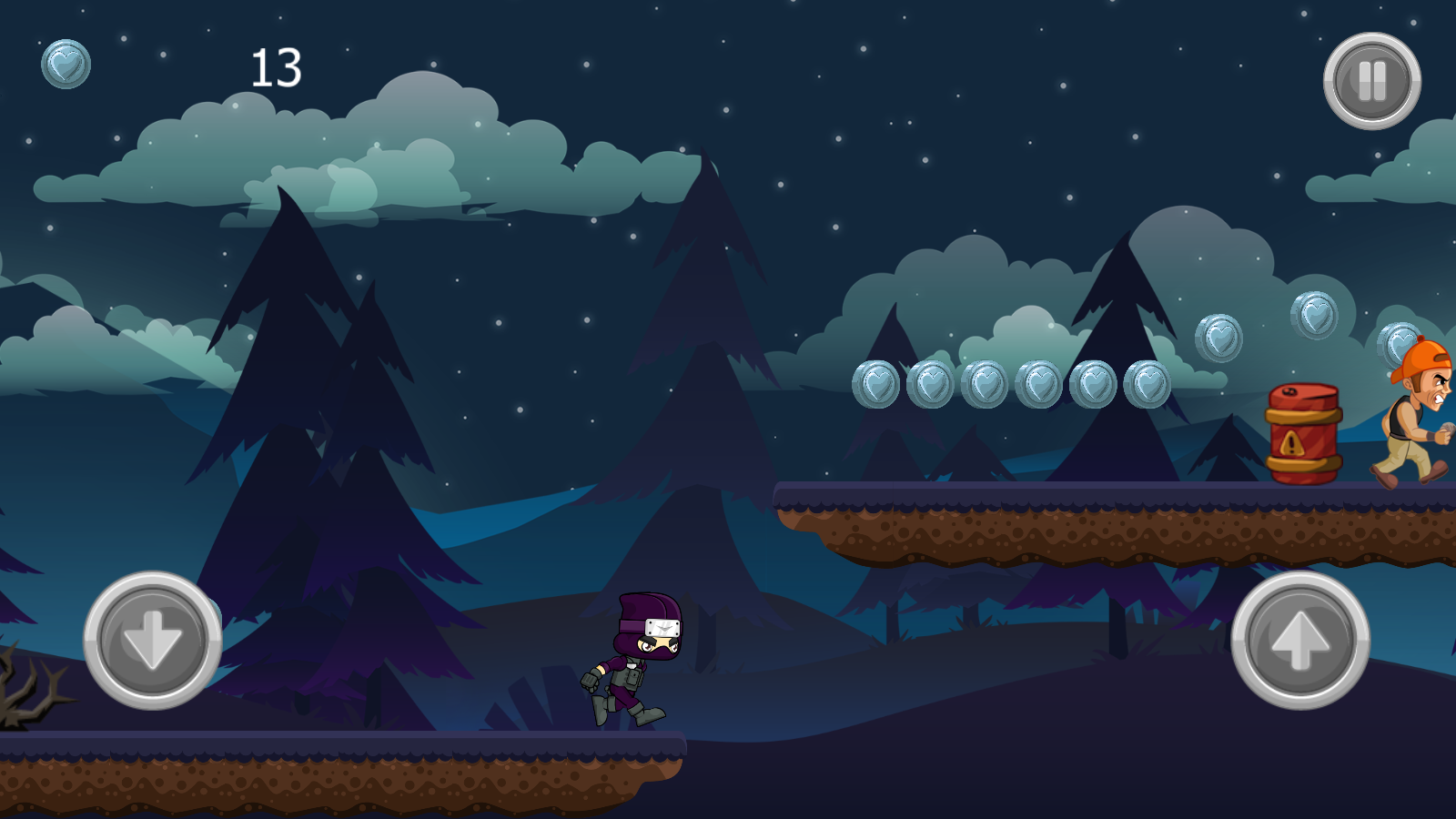Pause the game with the pause button
The image size is (1456, 819).
coord(1371,81)
